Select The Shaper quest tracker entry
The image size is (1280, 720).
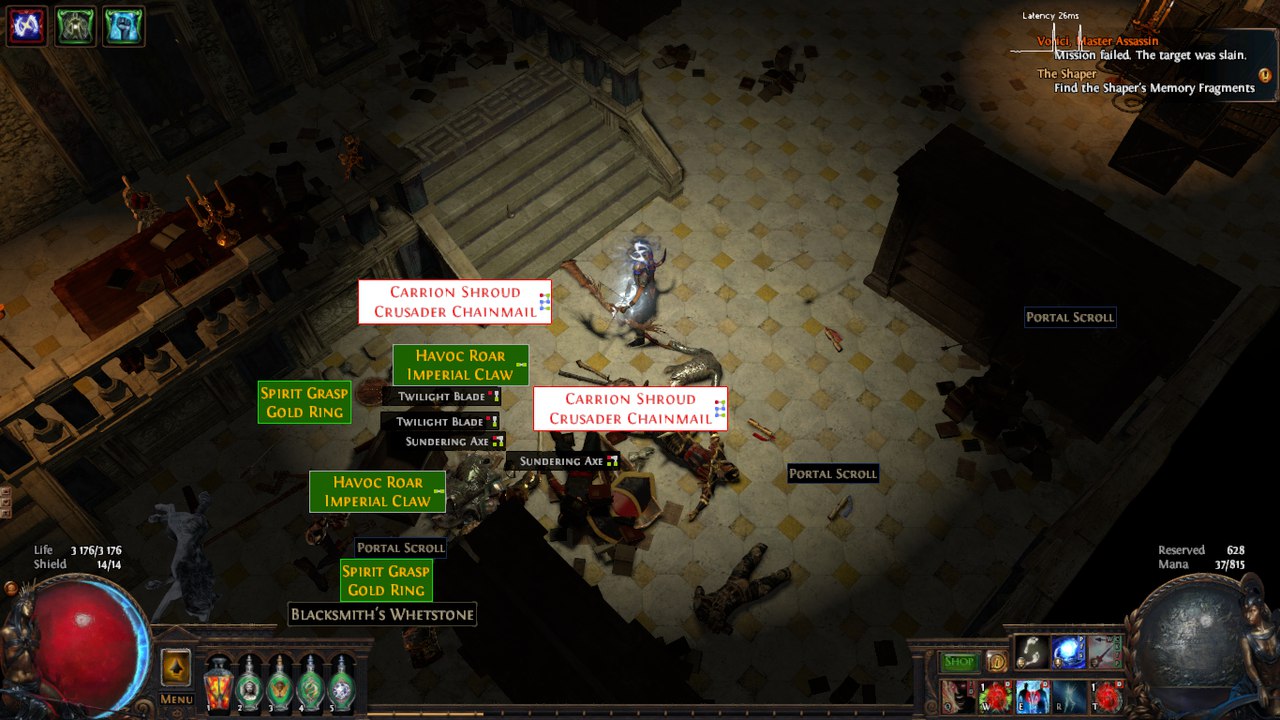tap(1067, 74)
